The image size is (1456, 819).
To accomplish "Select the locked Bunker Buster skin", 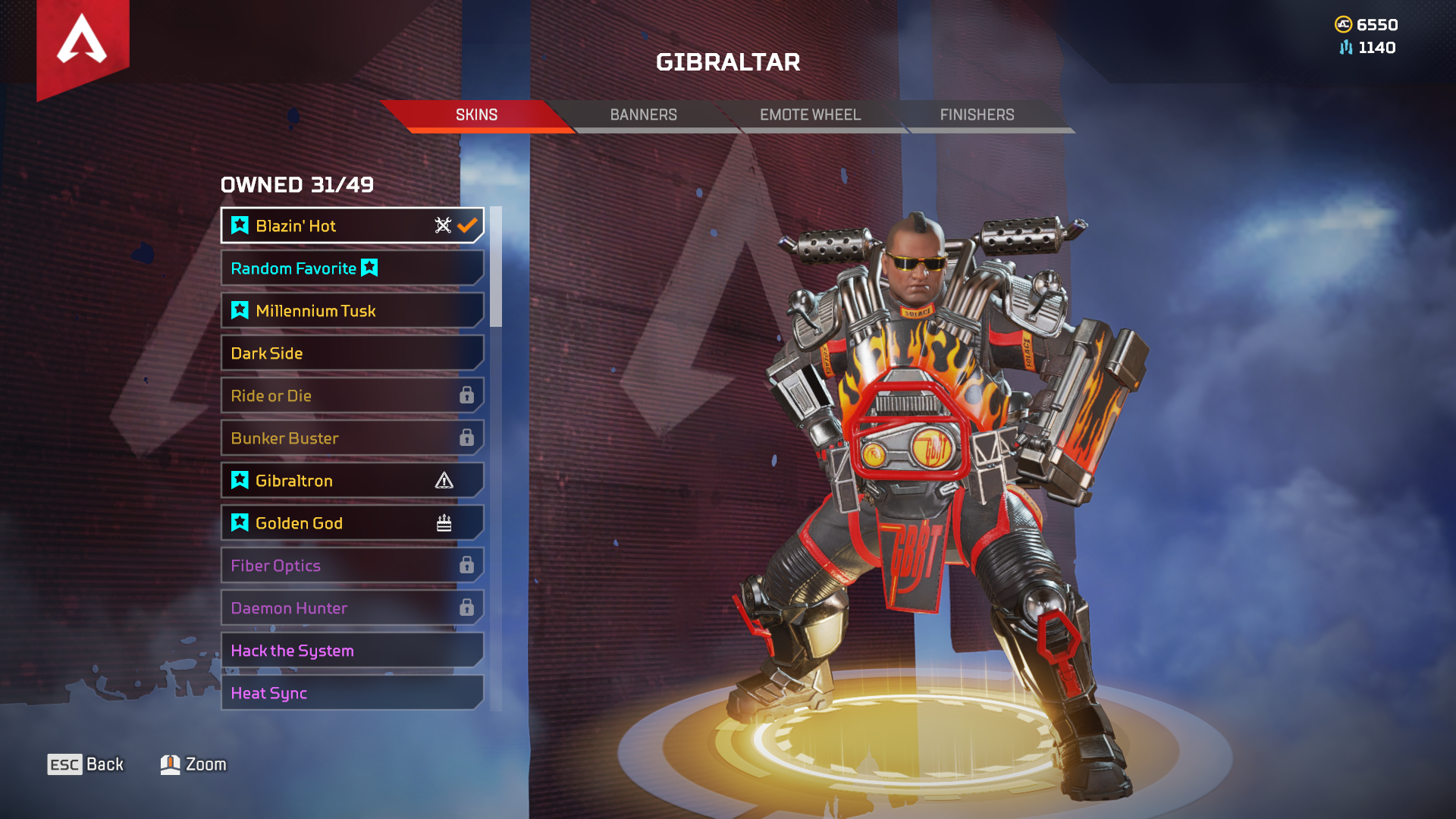I will (352, 438).
